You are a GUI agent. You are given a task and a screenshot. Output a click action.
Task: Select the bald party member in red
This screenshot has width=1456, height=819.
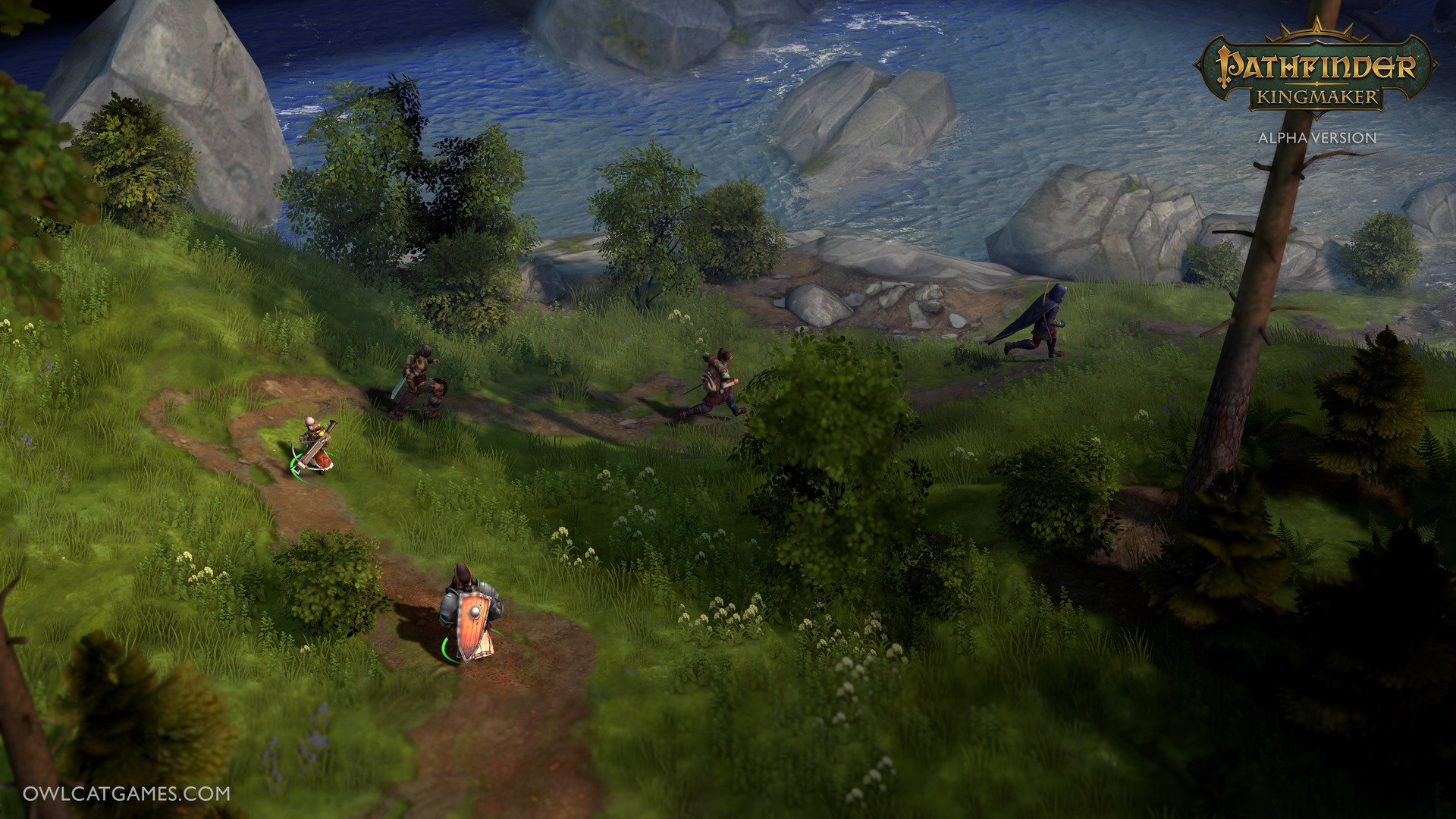pos(315,445)
